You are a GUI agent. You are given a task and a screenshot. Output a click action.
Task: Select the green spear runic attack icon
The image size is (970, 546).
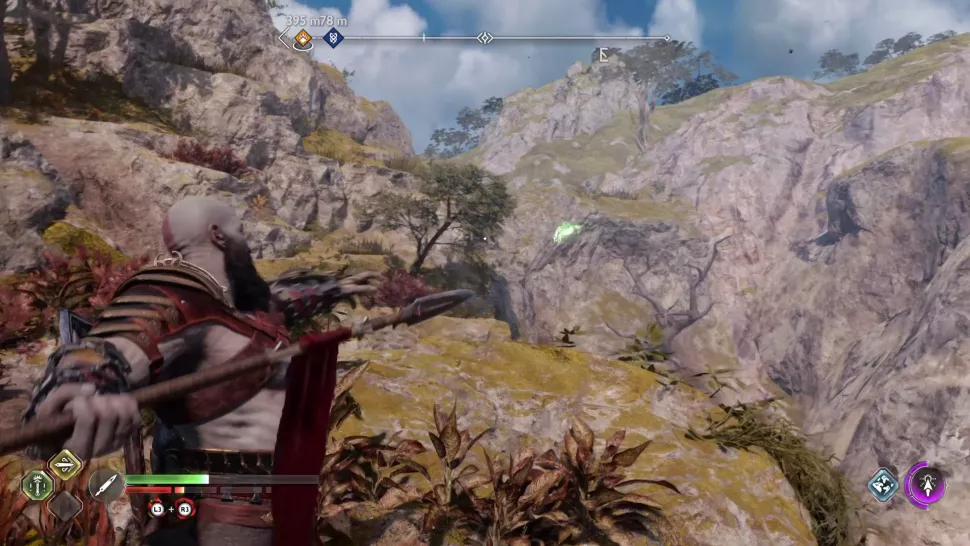[37, 485]
